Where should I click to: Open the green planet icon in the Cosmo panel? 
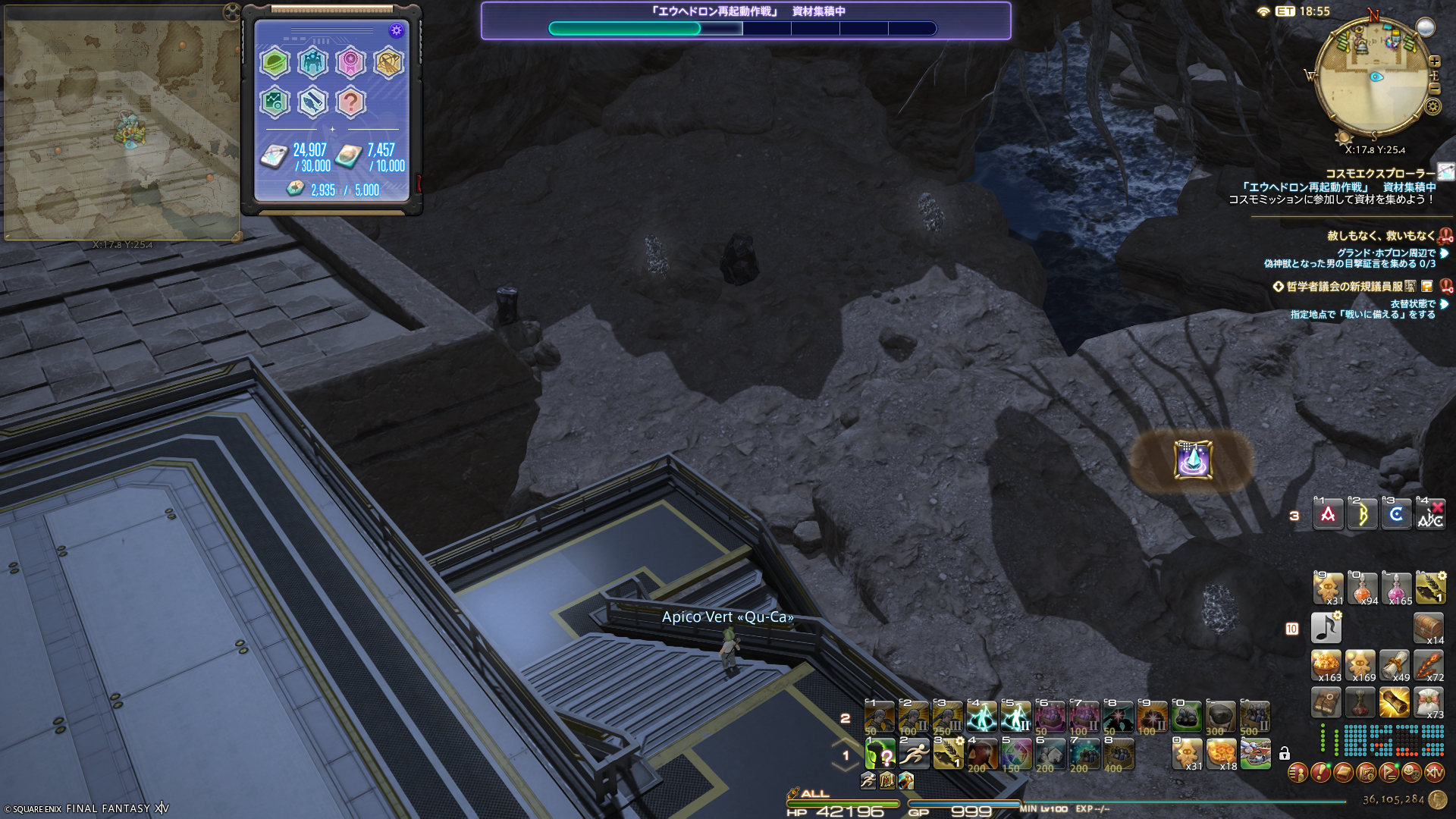point(275,63)
